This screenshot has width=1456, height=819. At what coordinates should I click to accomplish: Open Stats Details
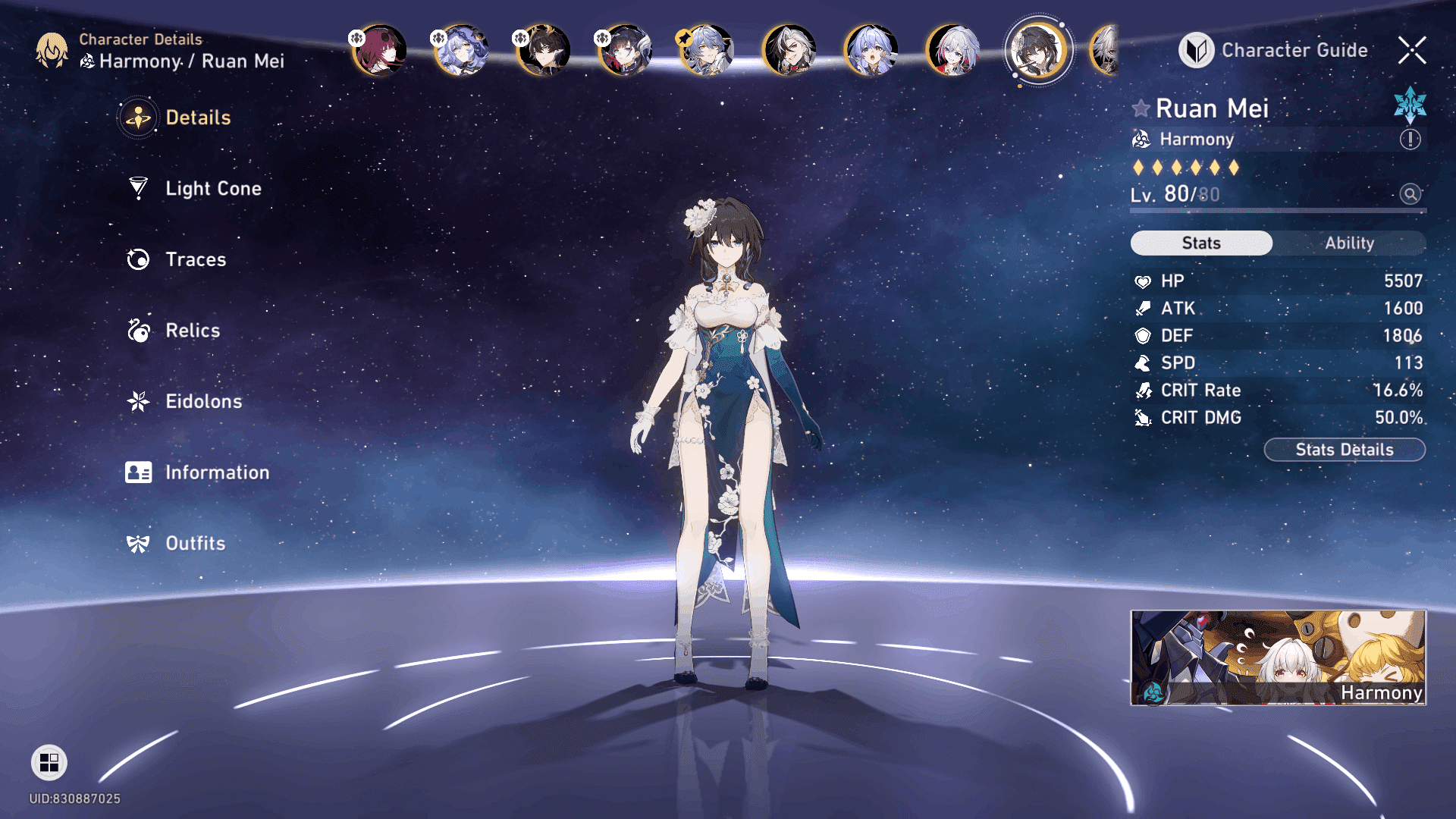[1345, 450]
